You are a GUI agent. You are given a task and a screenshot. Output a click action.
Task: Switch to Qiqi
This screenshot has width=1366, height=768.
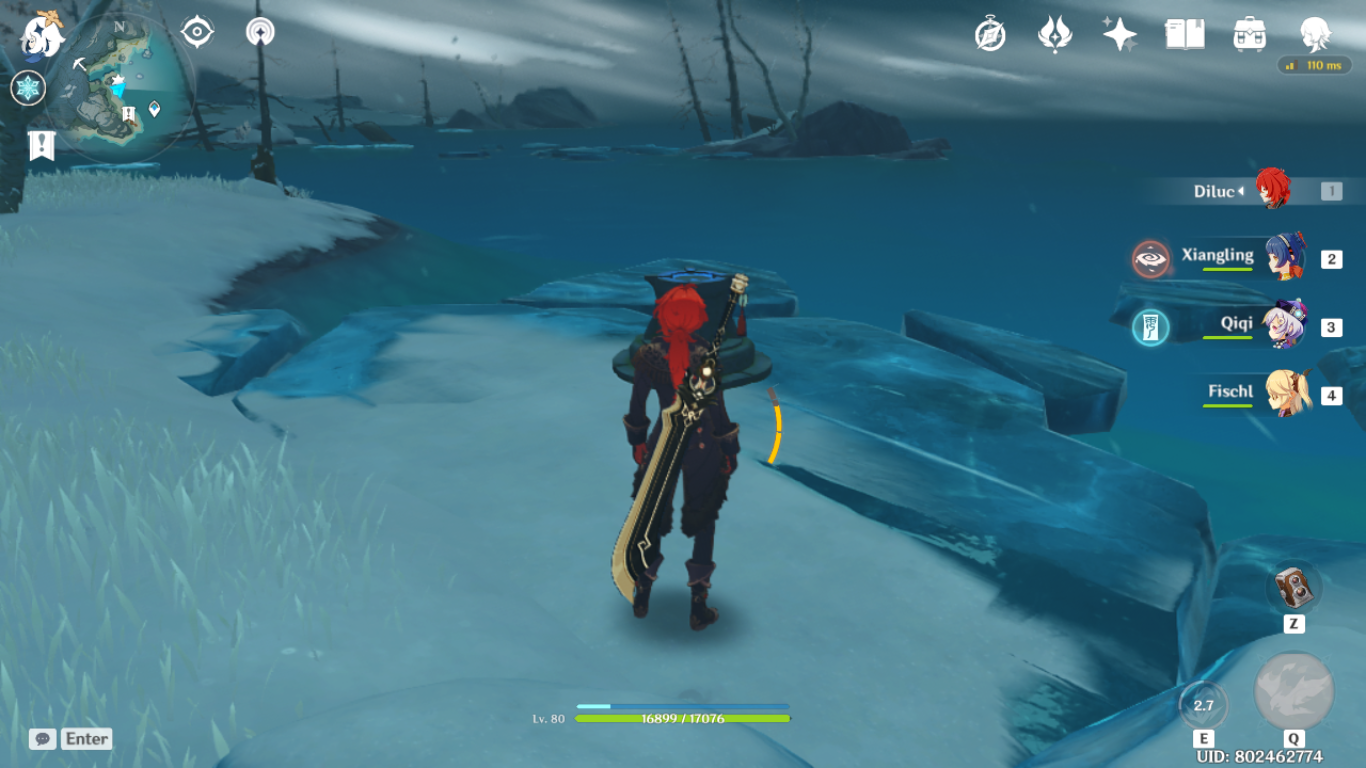[x=1284, y=326]
